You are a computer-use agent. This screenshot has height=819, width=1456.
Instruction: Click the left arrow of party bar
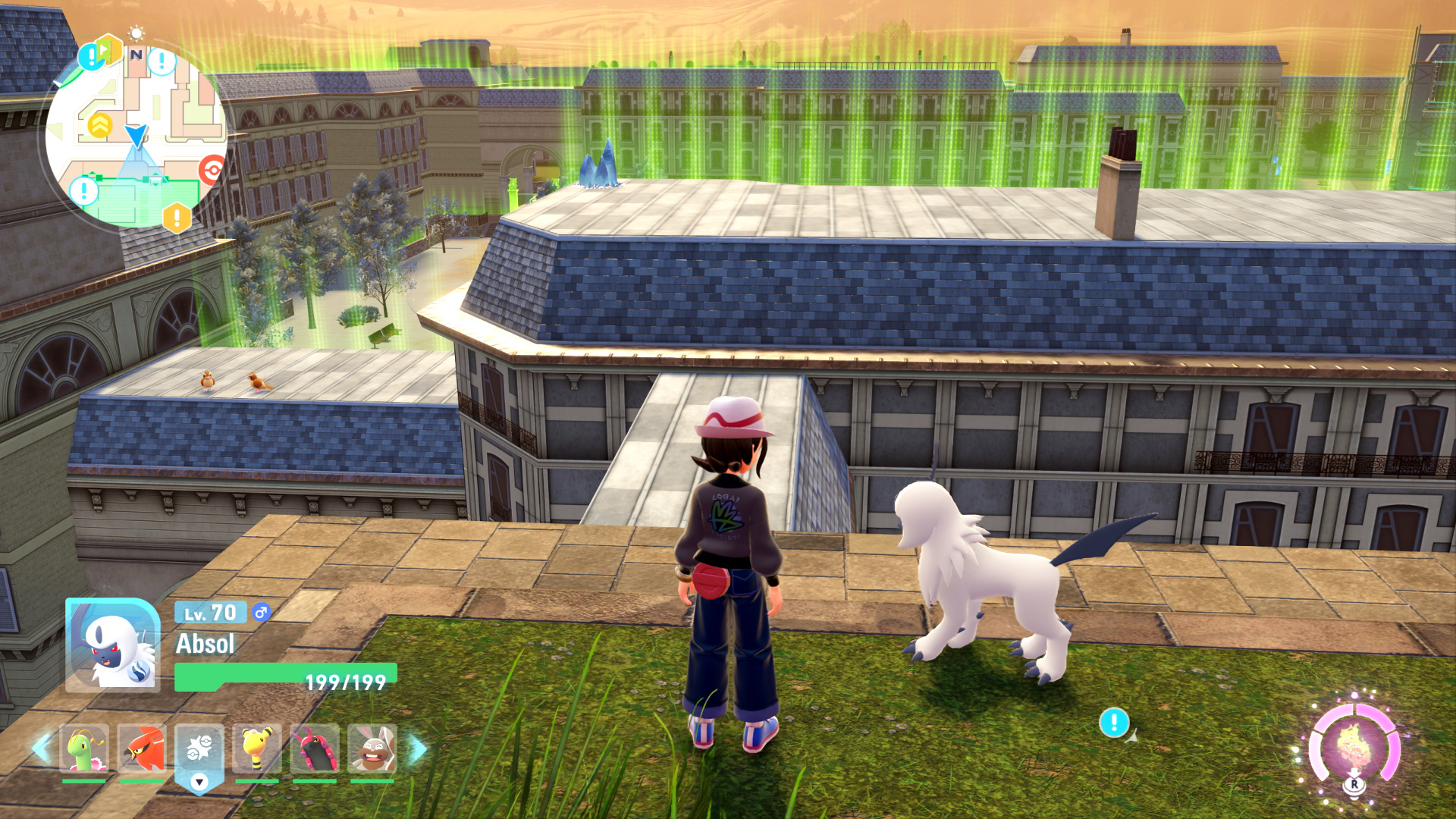point(41,748)
